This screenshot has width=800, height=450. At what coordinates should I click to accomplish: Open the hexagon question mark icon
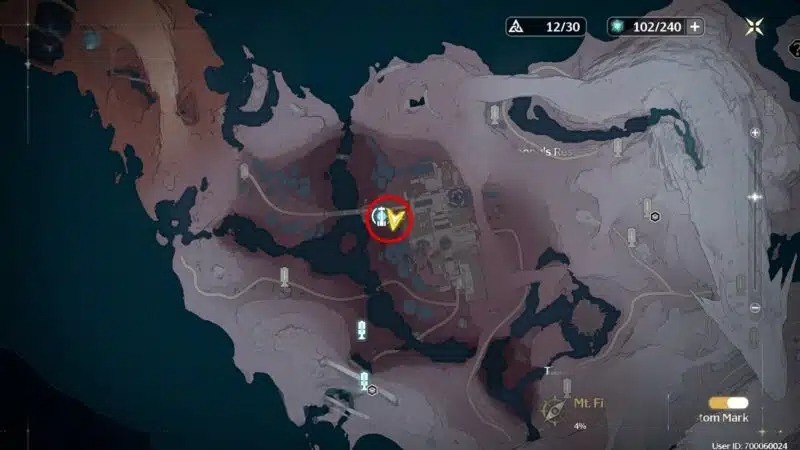(655, 217)
